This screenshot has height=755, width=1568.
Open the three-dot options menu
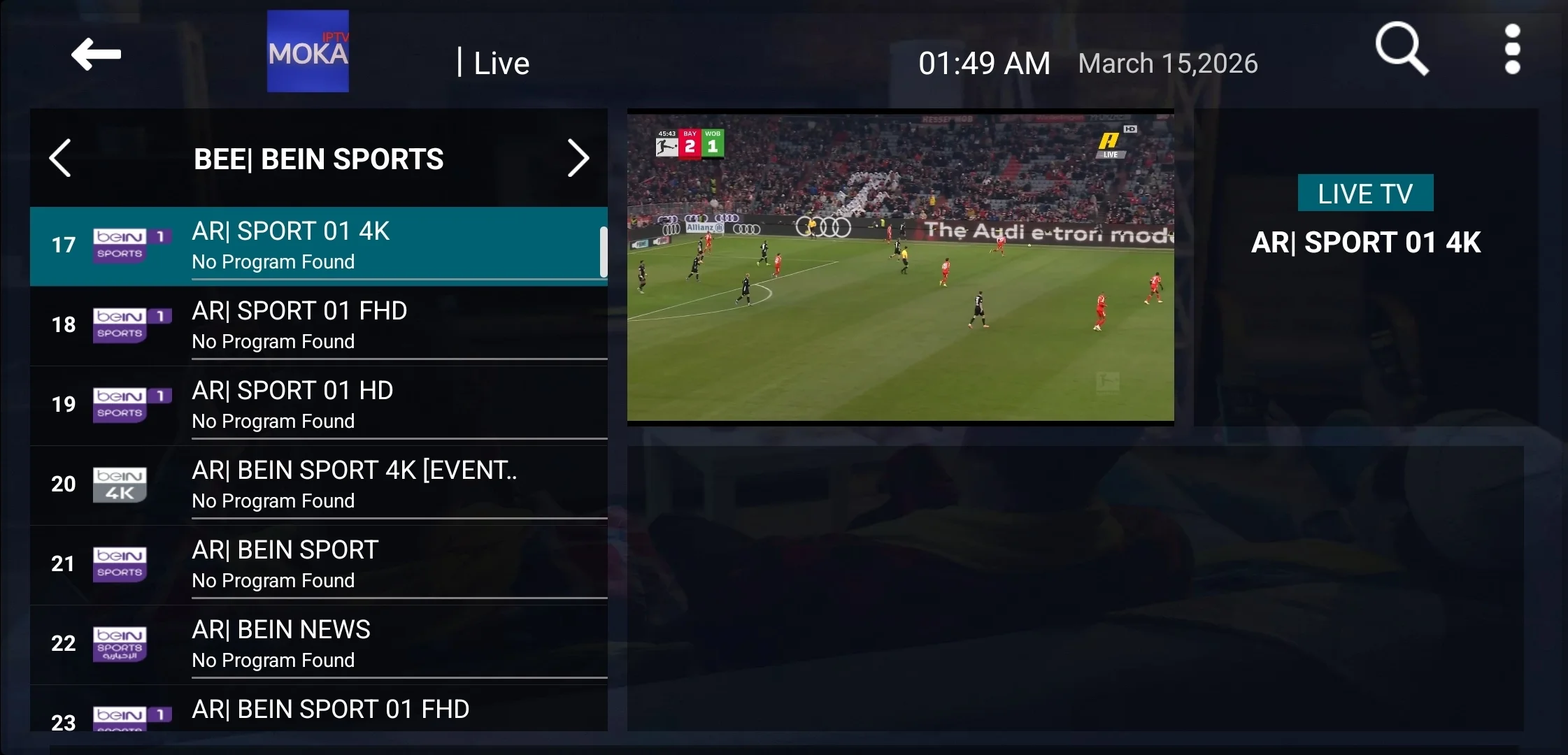[x=1513, y=48]
